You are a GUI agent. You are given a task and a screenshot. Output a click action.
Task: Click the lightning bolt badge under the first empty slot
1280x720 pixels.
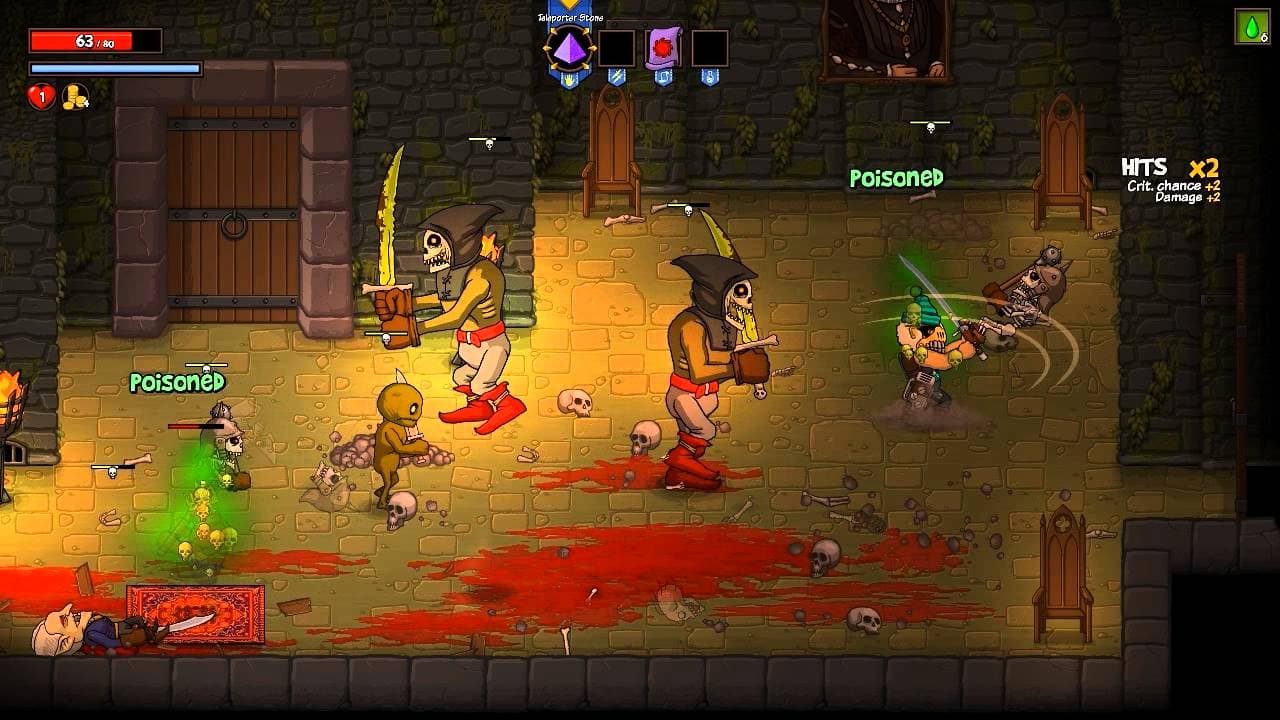coord(616,76)
